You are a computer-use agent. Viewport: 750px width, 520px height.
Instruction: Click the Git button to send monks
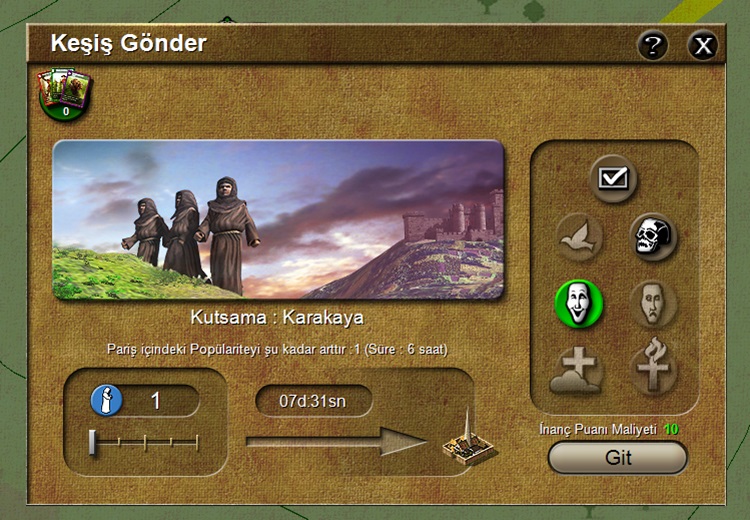[x=618, y=457]
